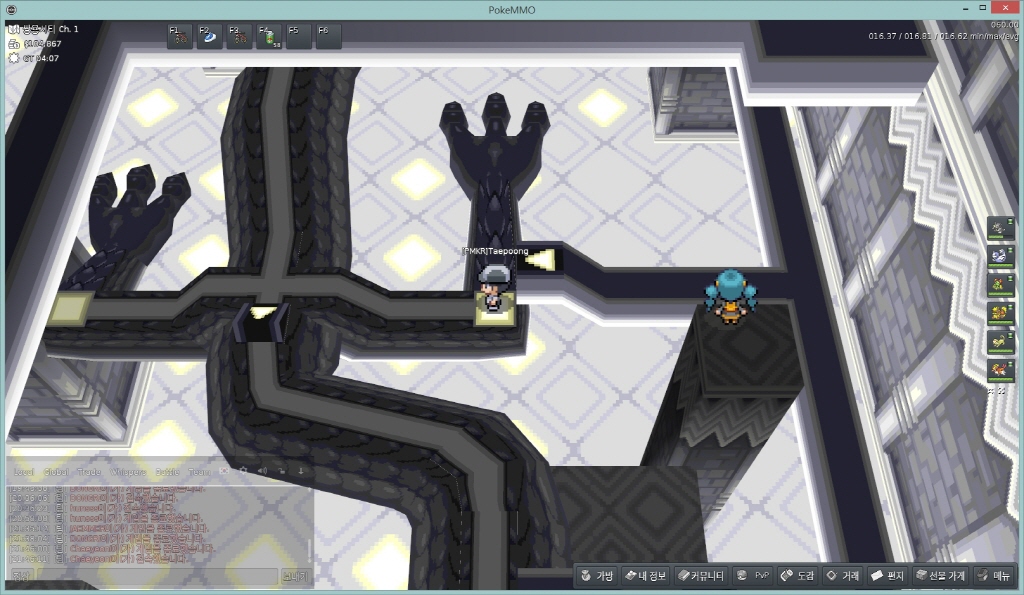Open the 도감 Pokédex
Image resolution: width=1024 pixels, height=595 pixels.
[798, 576]
